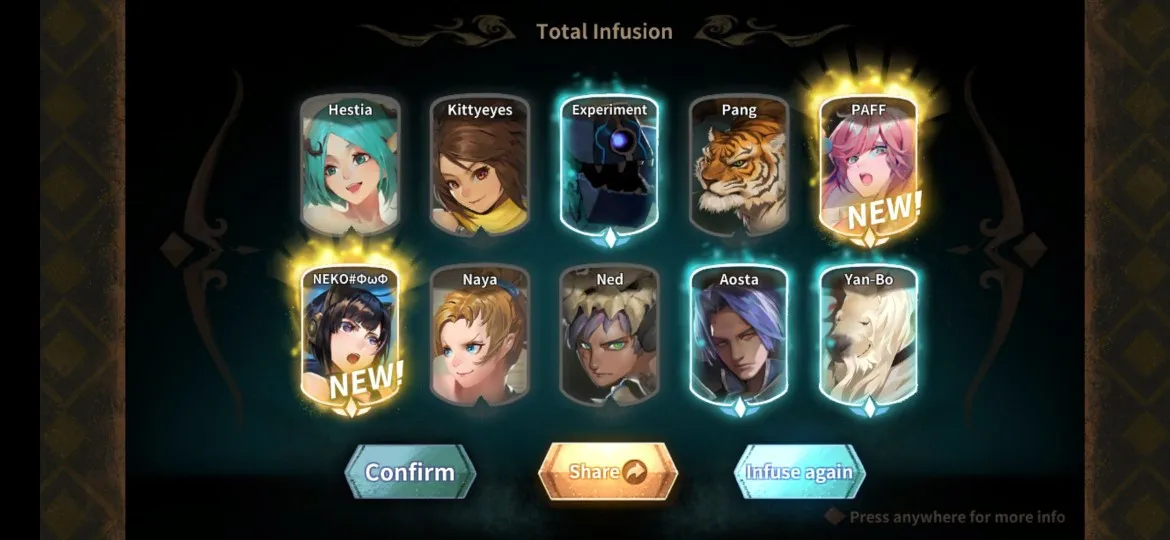Share the infusion results
1170x540 pixels.
click(x=608, y=472)
